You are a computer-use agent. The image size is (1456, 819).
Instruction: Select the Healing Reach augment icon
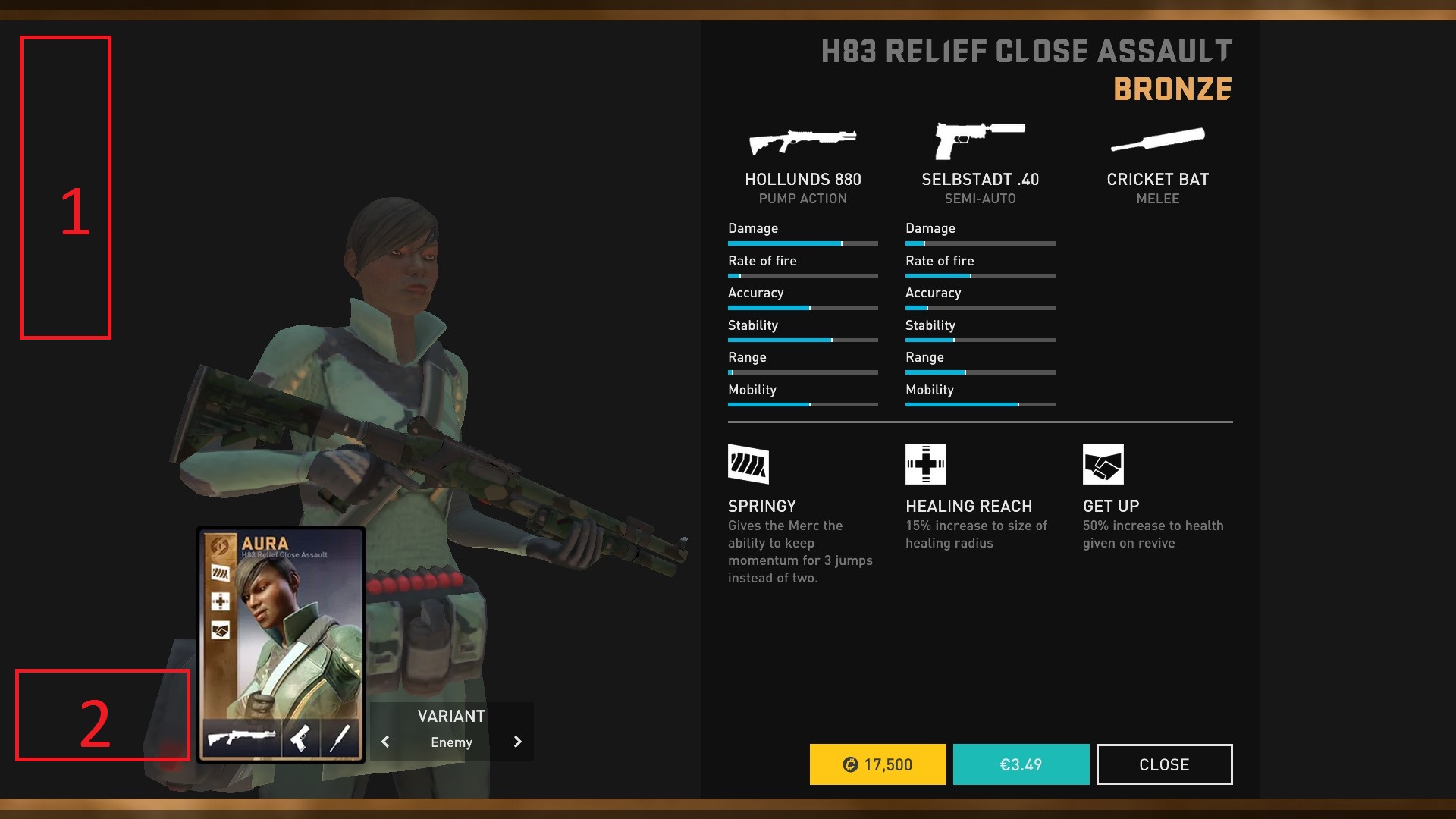925,464
